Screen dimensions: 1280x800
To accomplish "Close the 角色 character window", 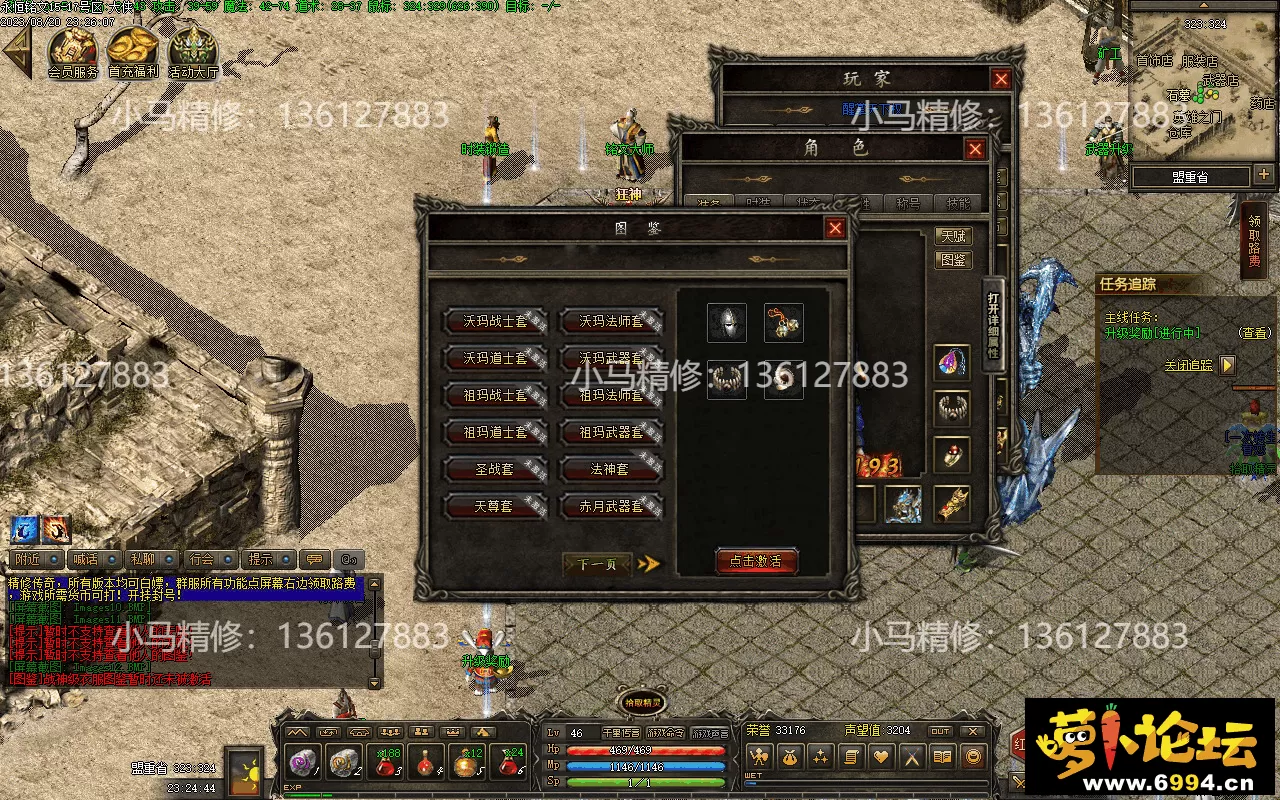I will pyautogui.click(x=975, y=150).
